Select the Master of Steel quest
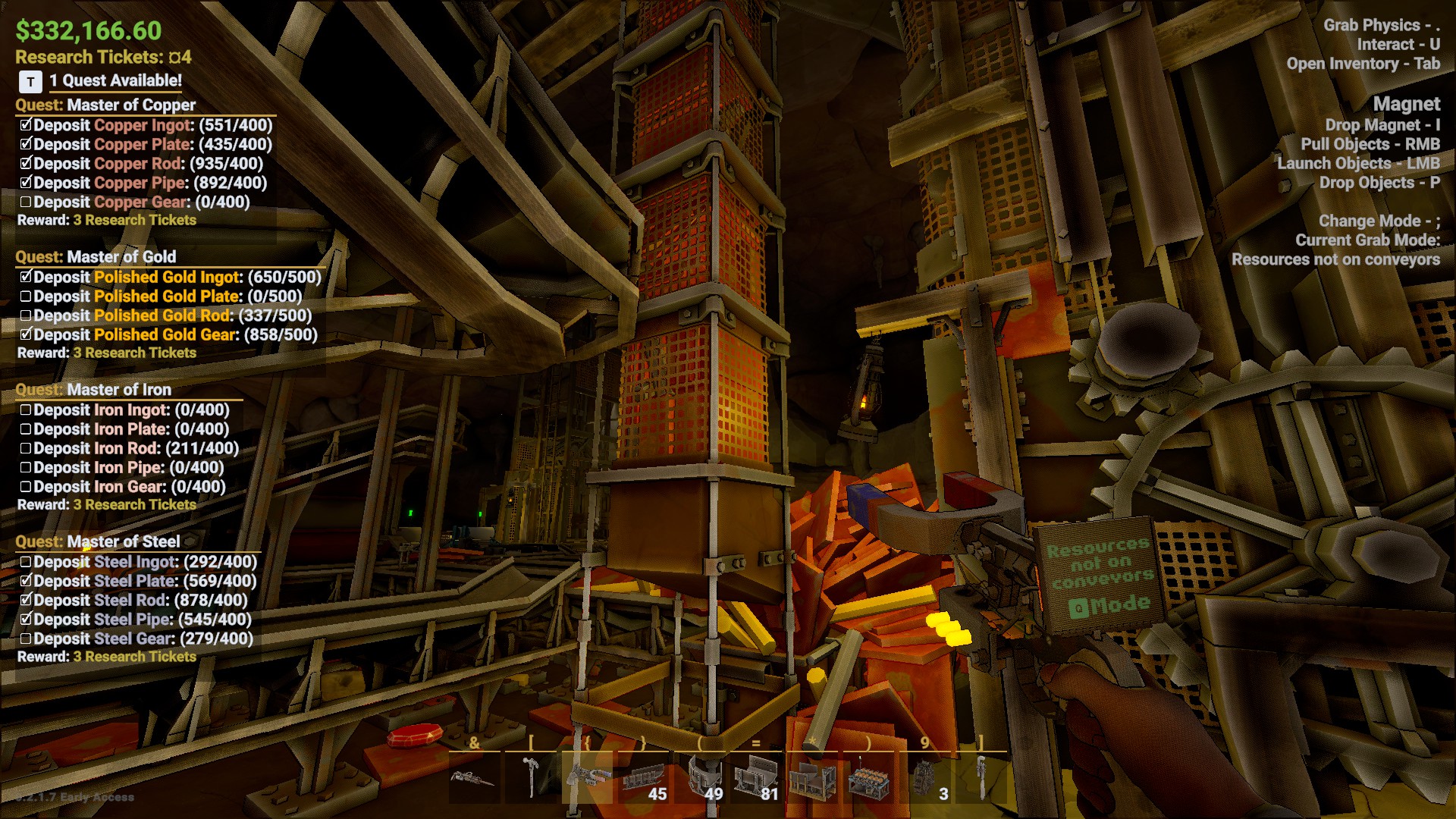Image resolution: width=1456 pixels, height=819 pixels. pos(123,541)
